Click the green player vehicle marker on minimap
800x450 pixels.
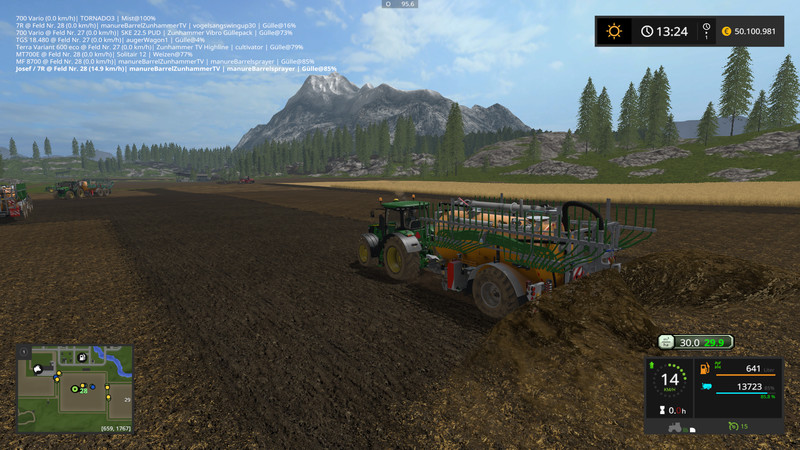pos(74,387)
